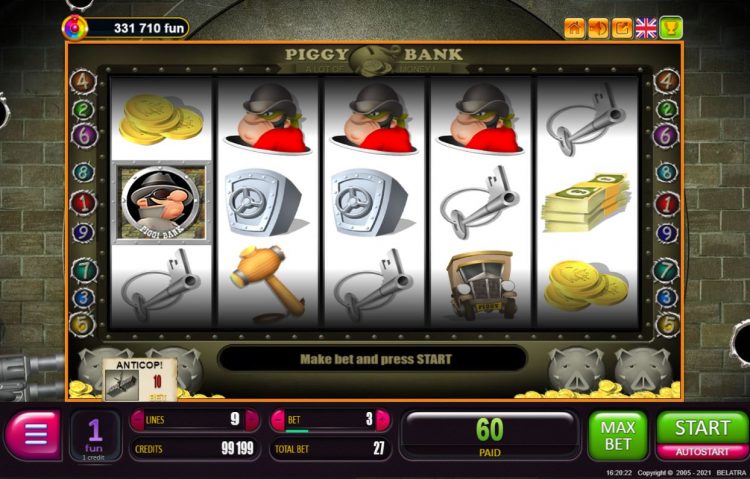Change language via the UK flag
Viewport: 750px width, 479px height.
pos(646,28)
